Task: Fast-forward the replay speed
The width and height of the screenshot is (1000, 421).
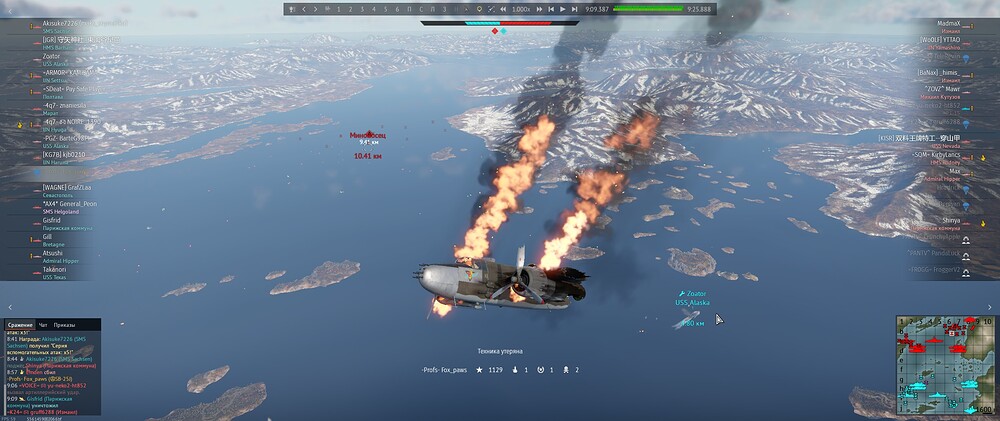Action: [541, 9]
